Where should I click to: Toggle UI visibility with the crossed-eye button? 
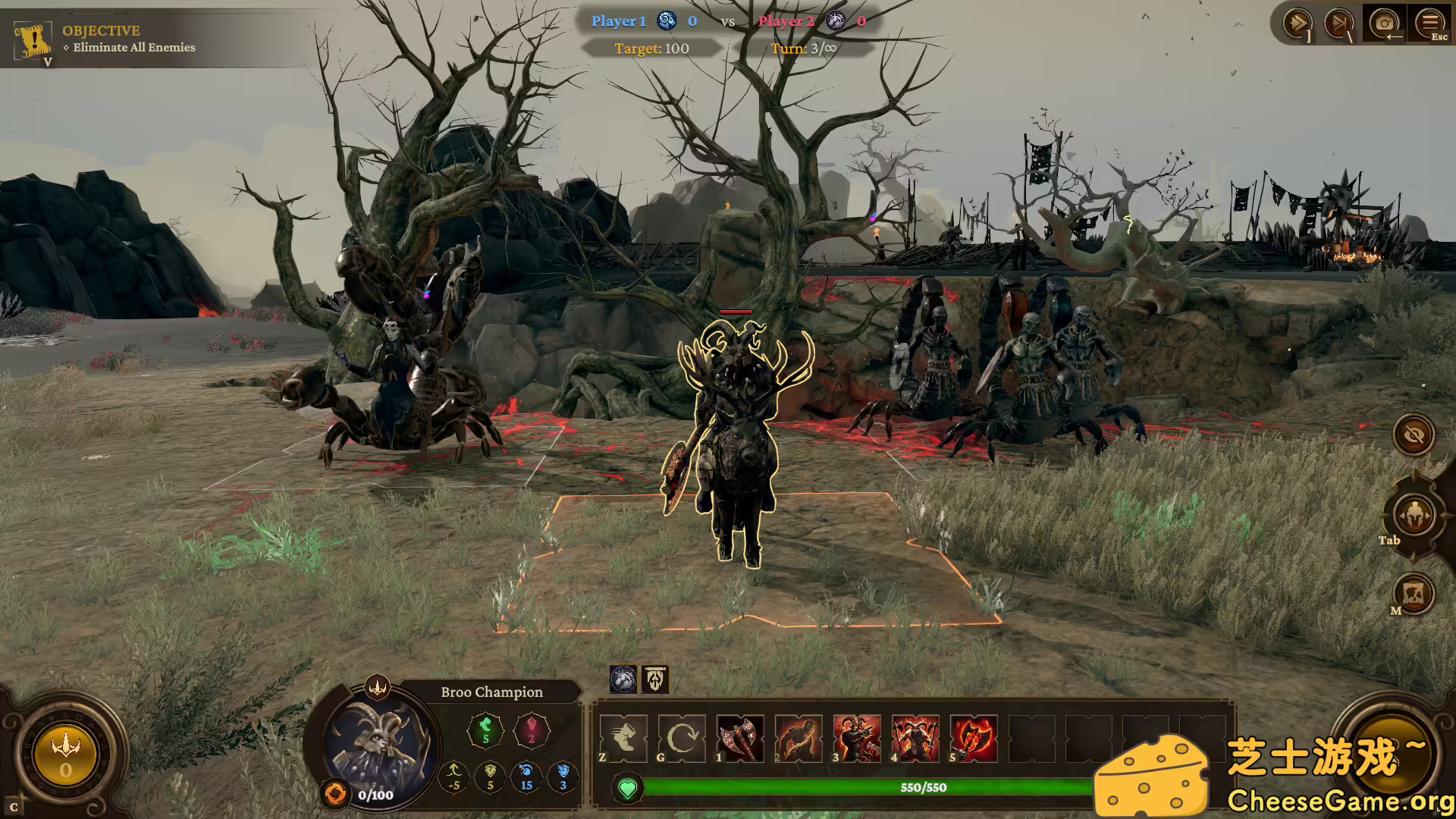1414,436
